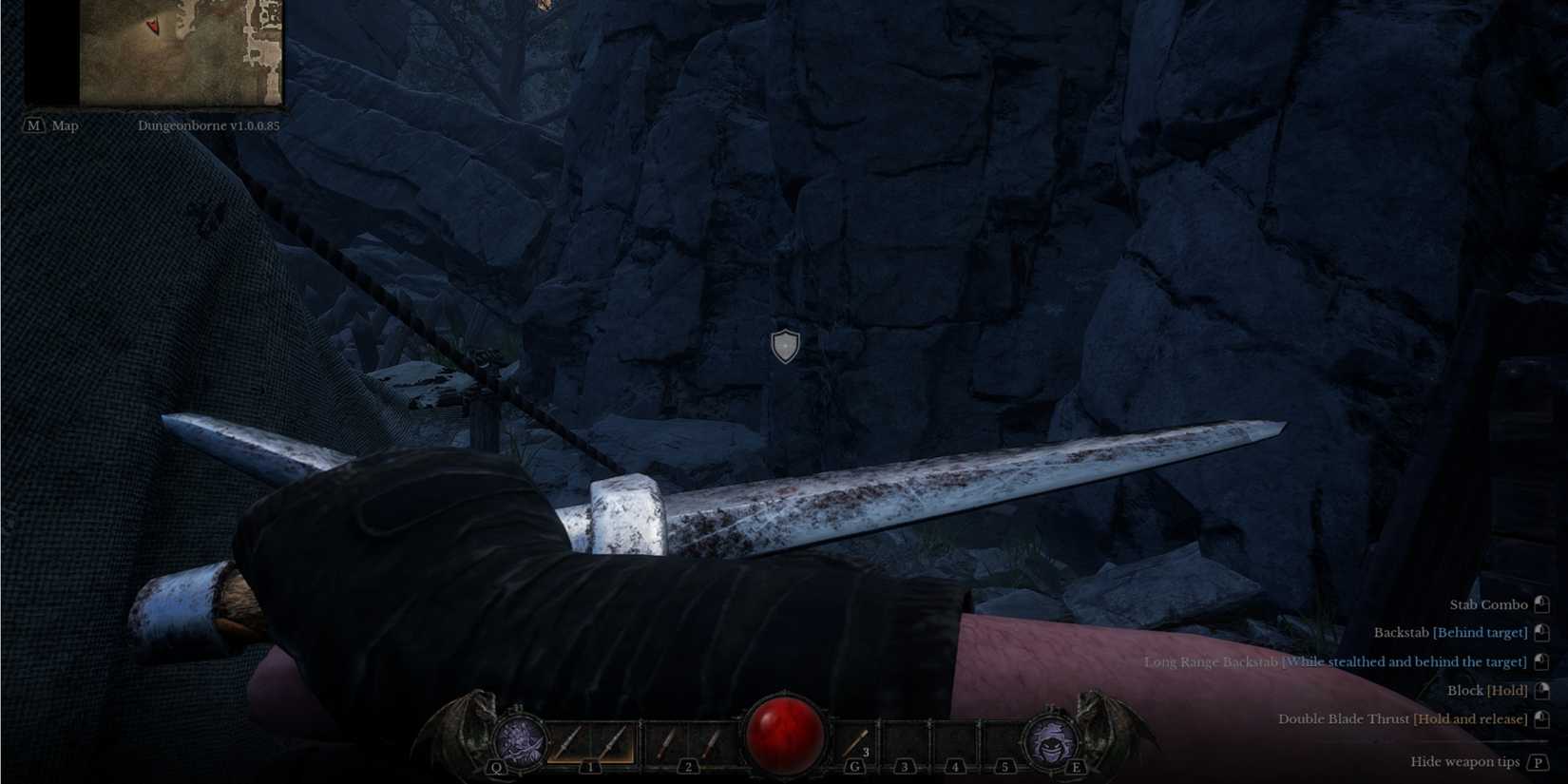Click the mouse icon beside Backstab tip
Viewport: 1568px width, 784px height.
[x=1539, y=632]
